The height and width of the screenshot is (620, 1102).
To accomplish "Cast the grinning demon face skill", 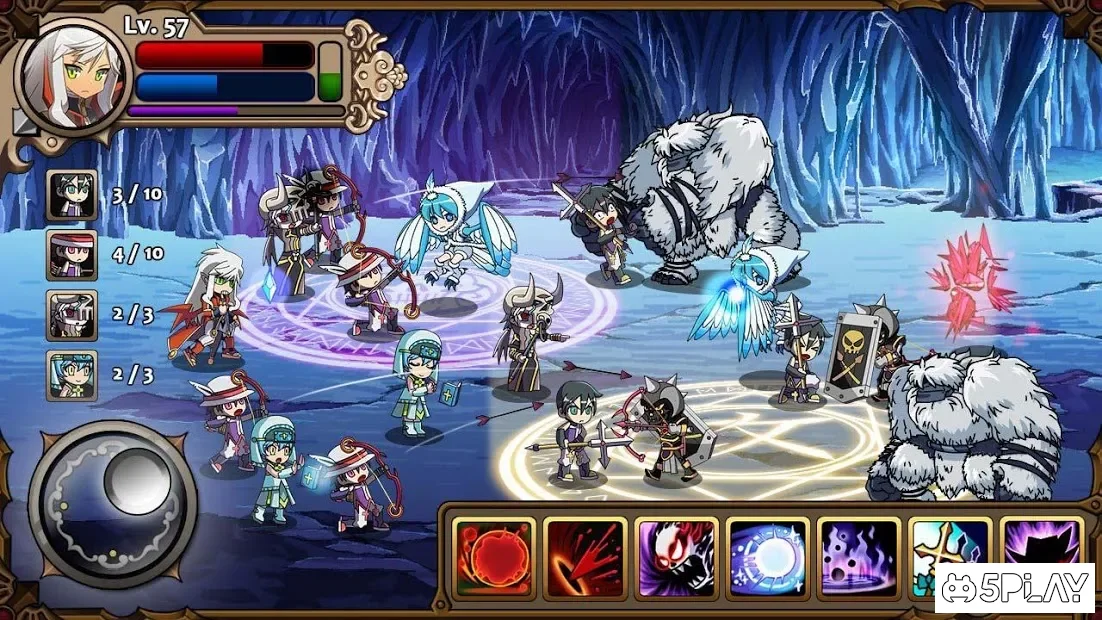I will (x=676, y=557).
